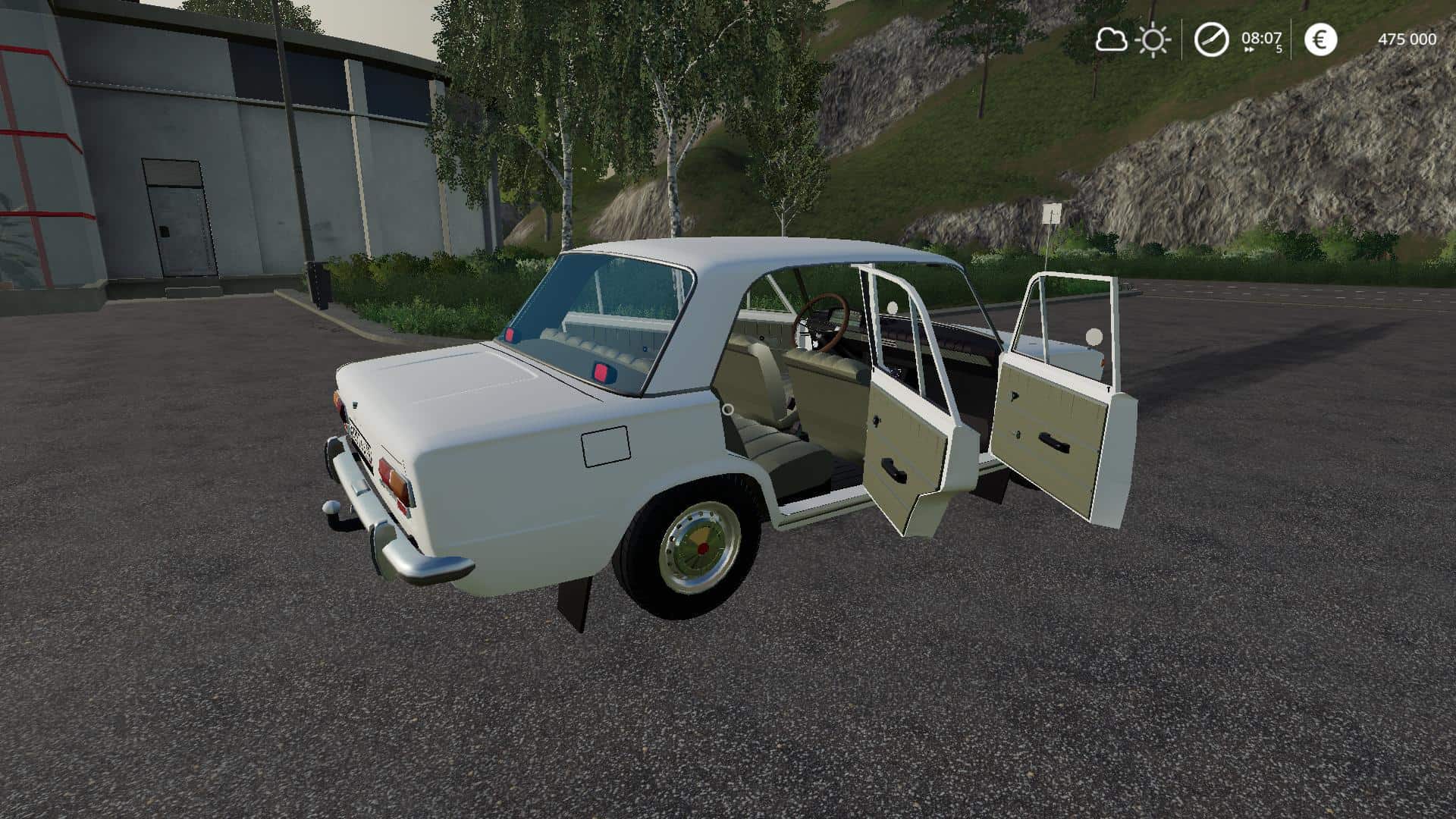Click the cloud weather forecast icon
1456x819 pixels.
coord(1111,39)
